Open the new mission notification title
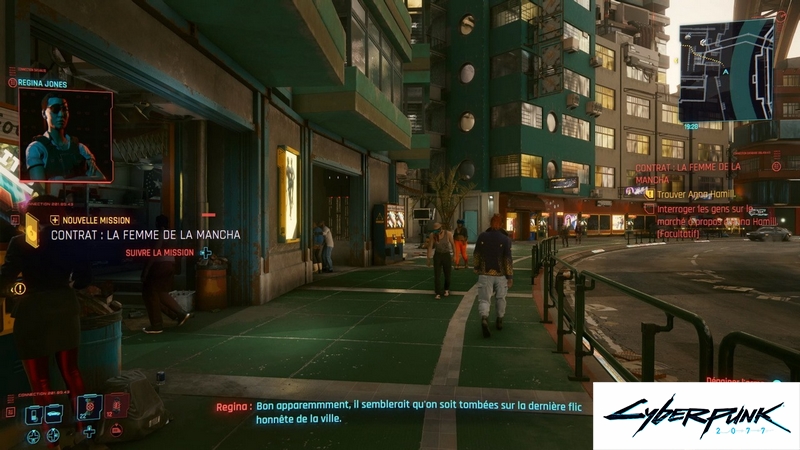This screenshot has height=450, width=800. point(146,235)
